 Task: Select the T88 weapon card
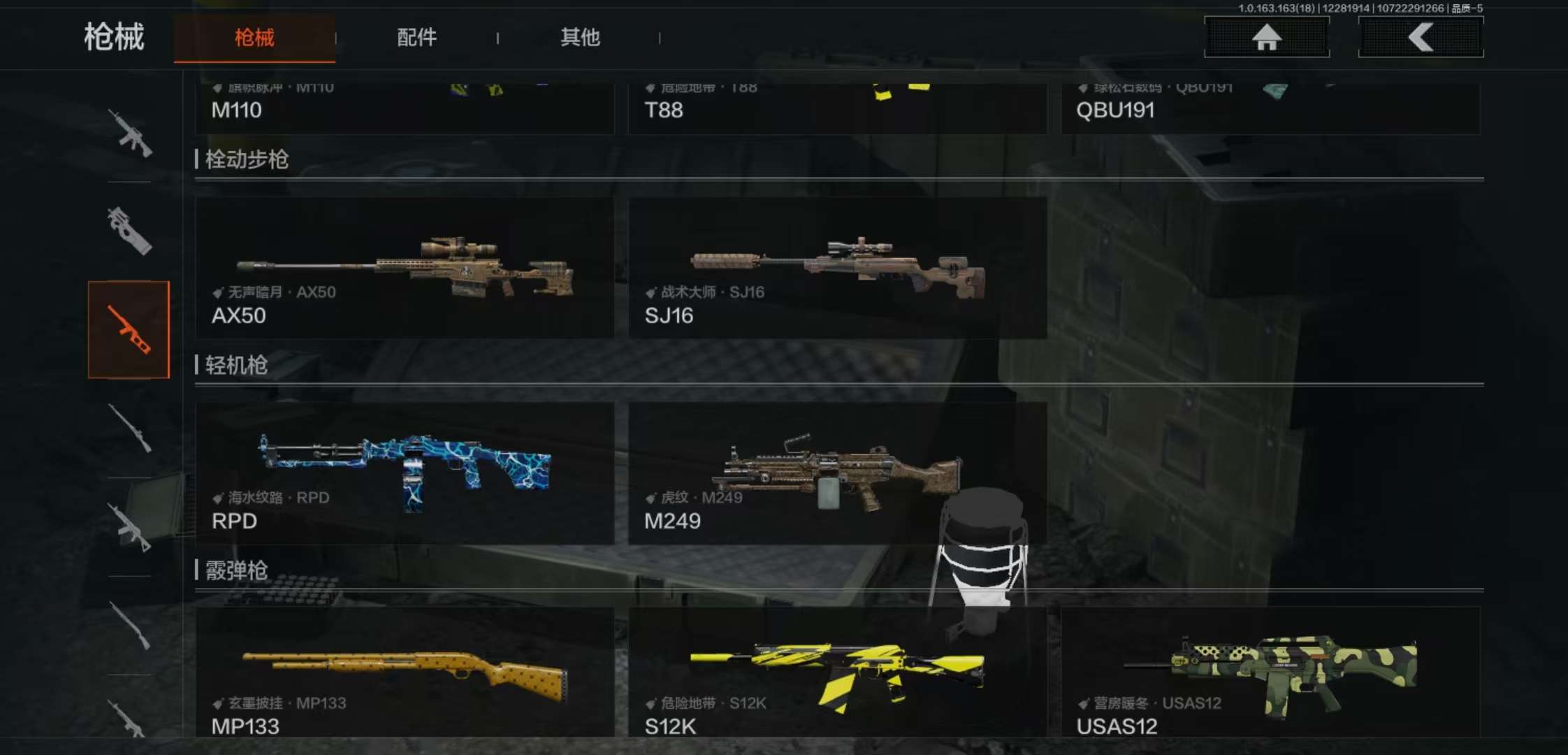837,109
